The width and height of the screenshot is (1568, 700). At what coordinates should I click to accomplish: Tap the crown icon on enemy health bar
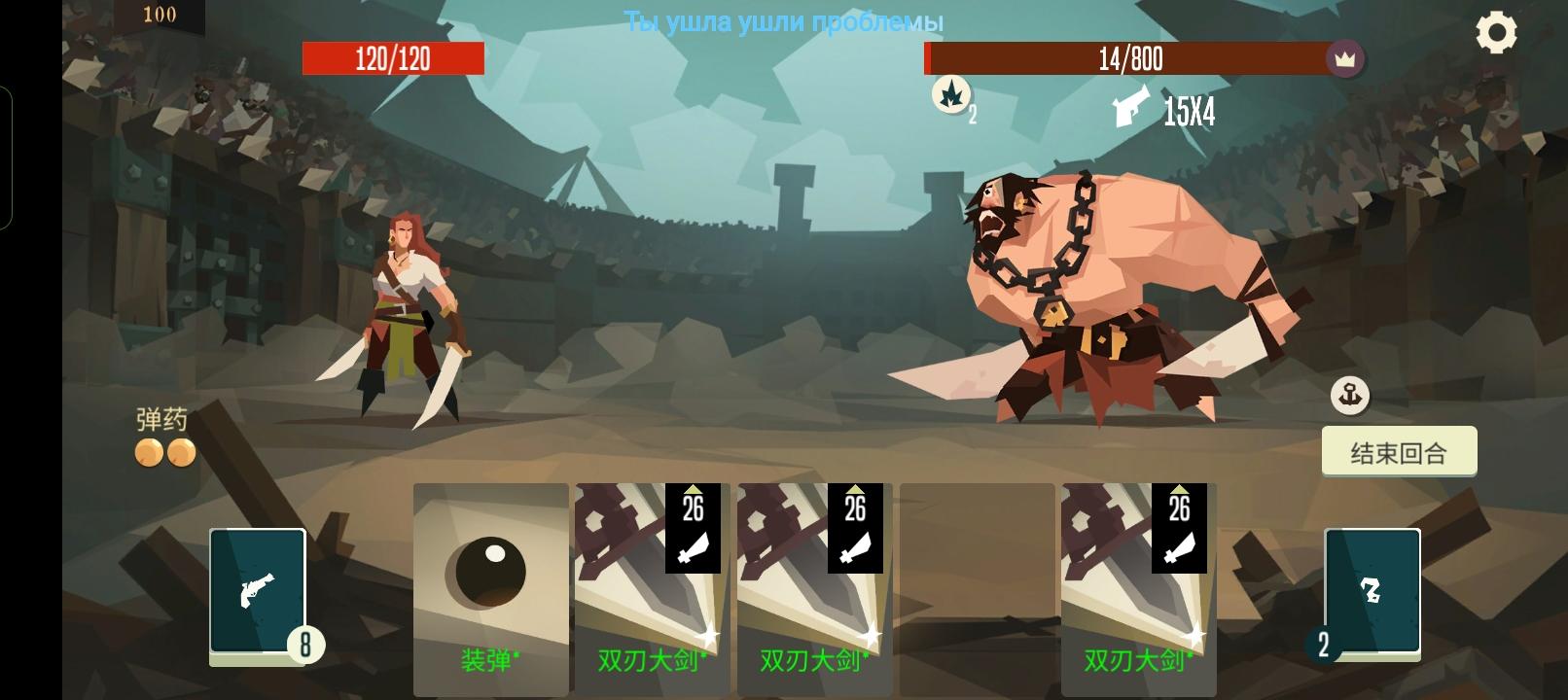1344,58
